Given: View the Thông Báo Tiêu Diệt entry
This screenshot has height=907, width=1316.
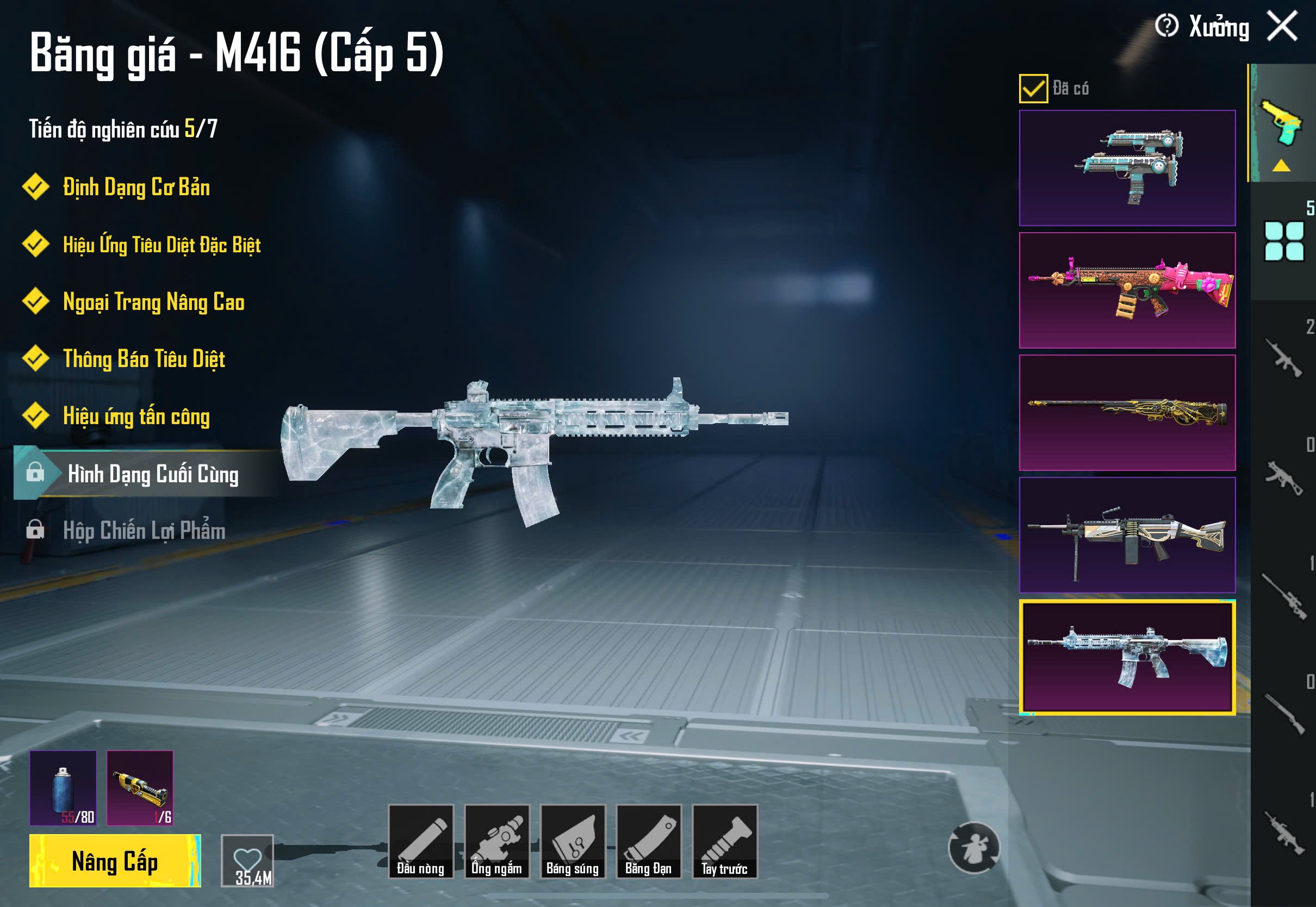Looking at the screenshot, I should tap(144, 359).
